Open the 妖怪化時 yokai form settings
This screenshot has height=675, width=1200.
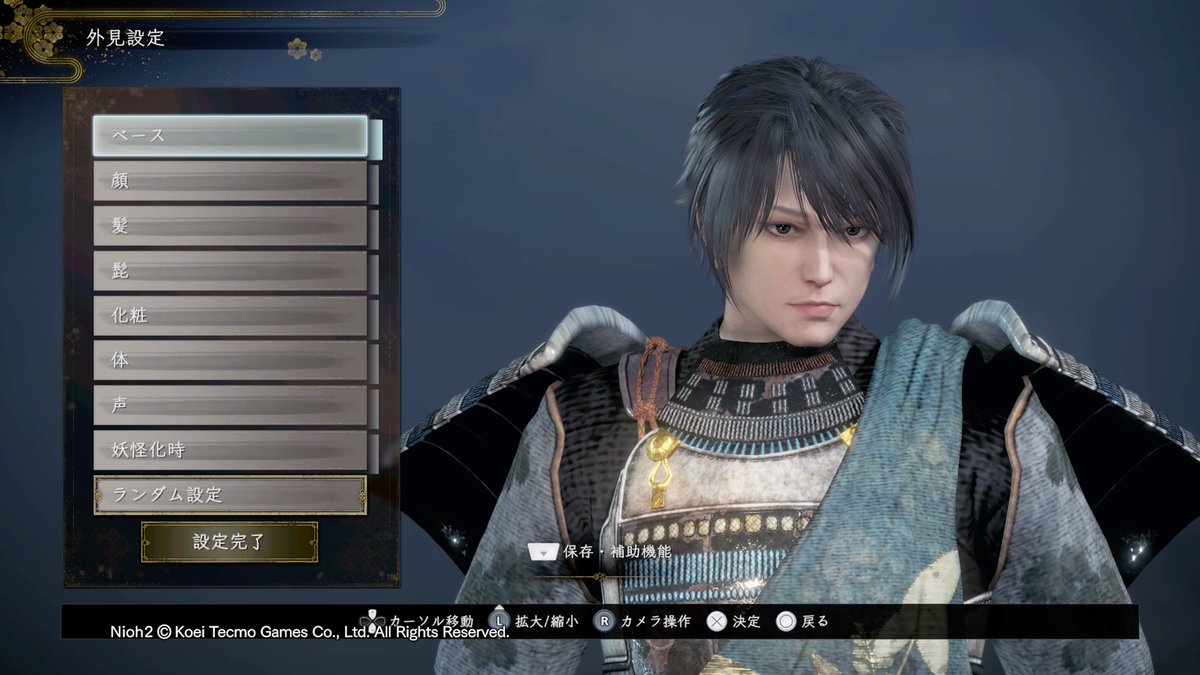coord(231,450)
